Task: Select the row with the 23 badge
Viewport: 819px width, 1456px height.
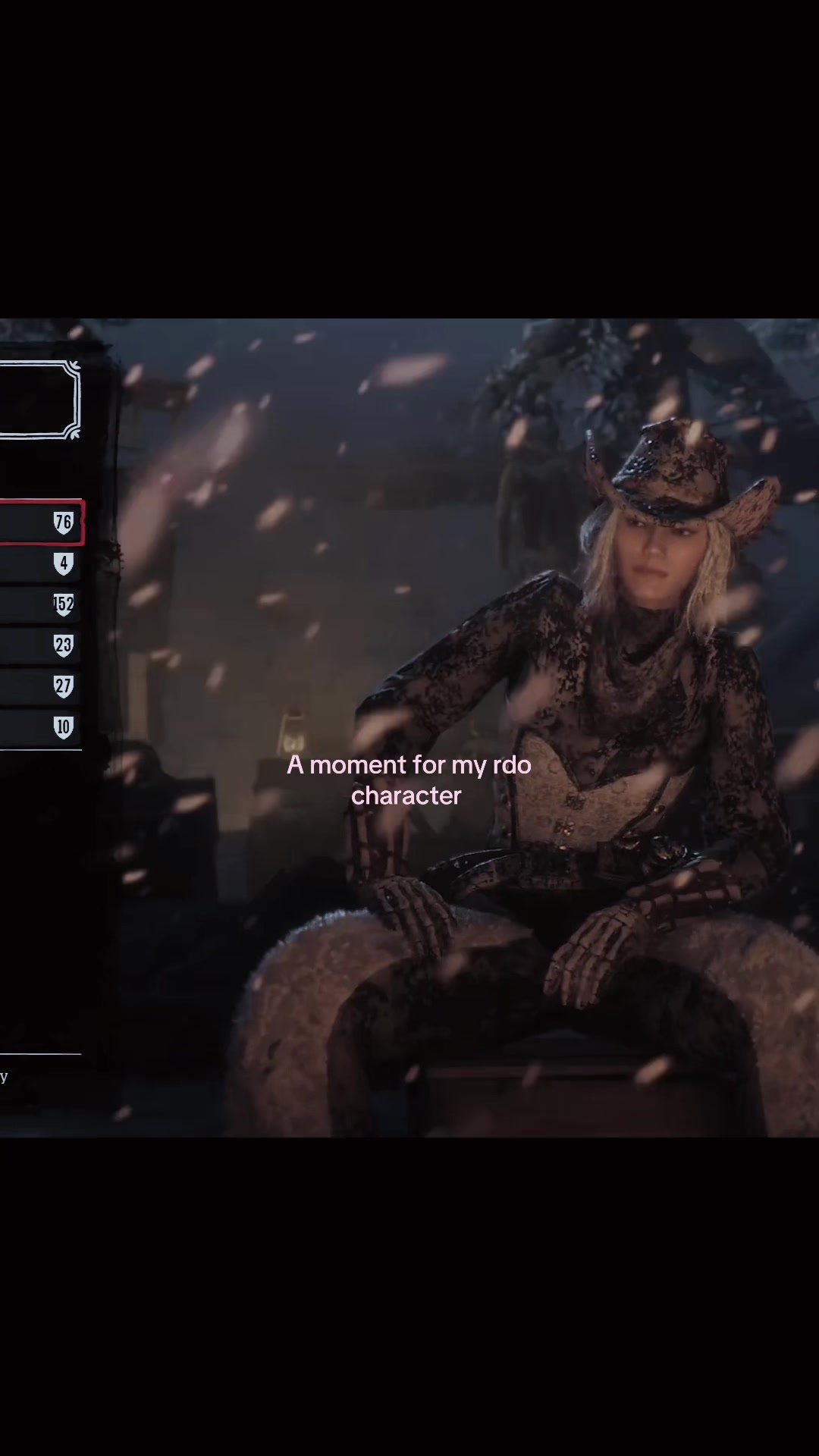Action: click(39, 645)
